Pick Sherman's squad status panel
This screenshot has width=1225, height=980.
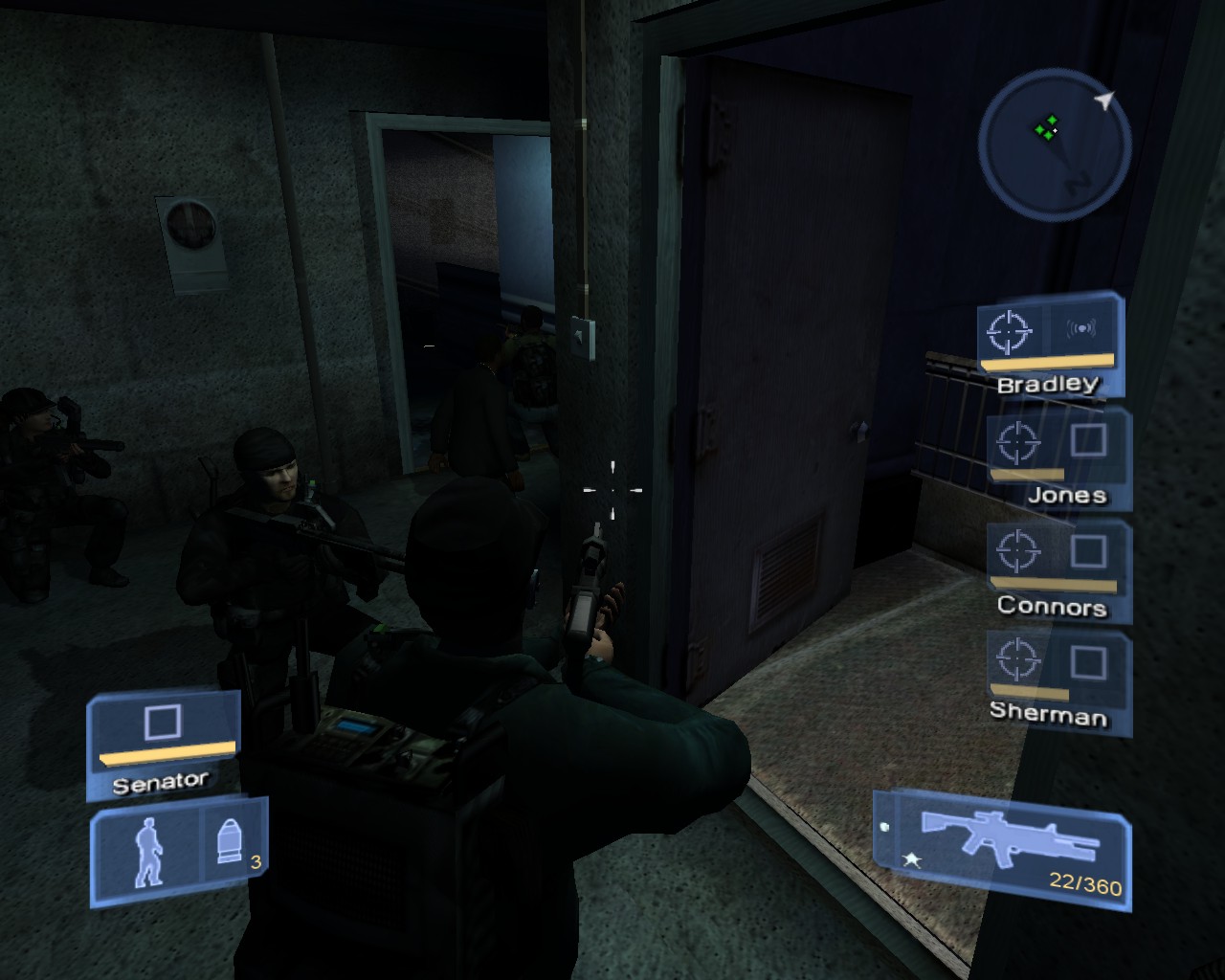(x=1057, y=682)
